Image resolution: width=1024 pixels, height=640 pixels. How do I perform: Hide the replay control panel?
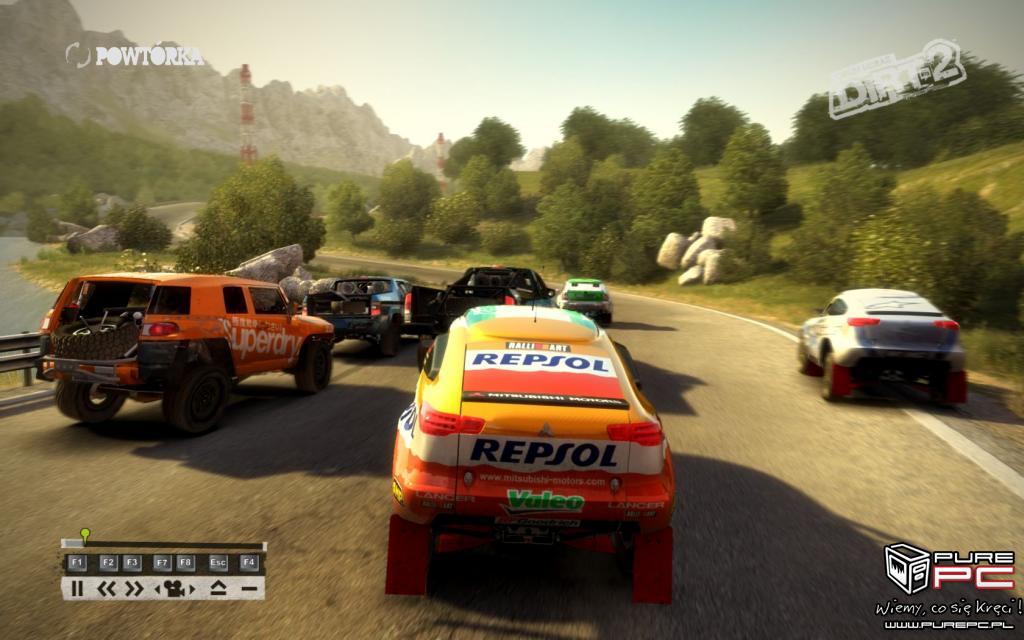pos(248,588)
